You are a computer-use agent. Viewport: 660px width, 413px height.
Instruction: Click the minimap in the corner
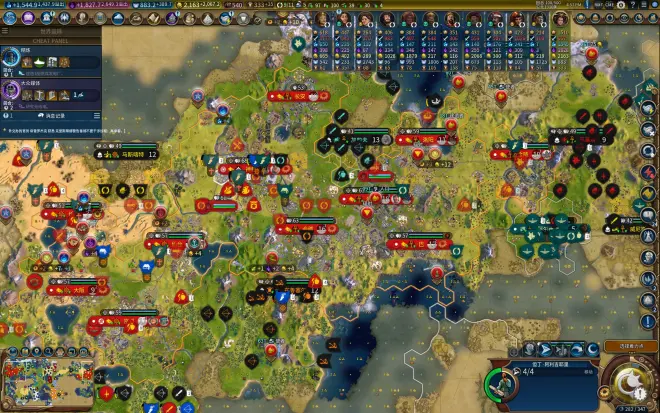tap(44, 384)
